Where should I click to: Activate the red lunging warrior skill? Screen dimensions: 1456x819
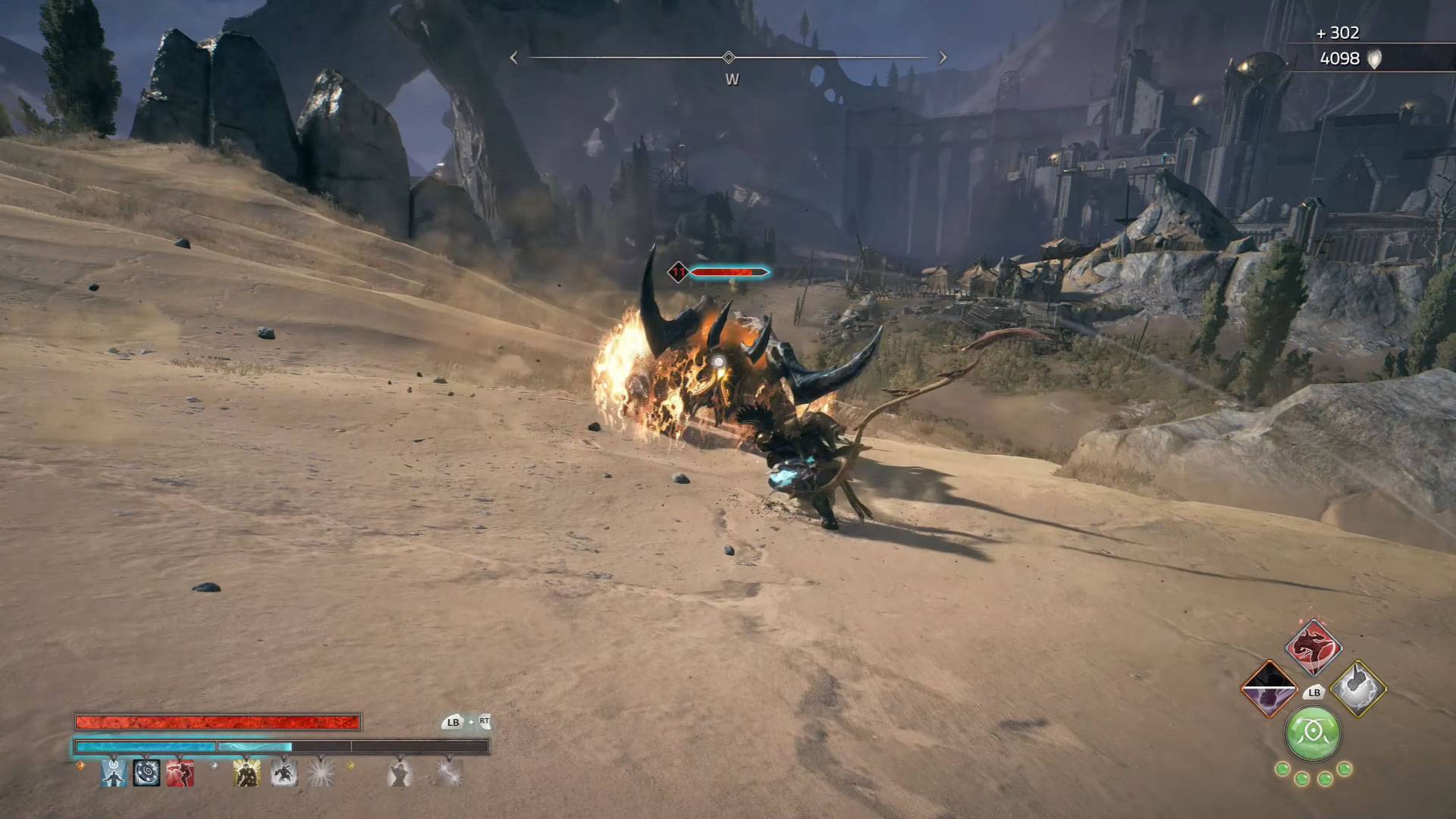180,773
